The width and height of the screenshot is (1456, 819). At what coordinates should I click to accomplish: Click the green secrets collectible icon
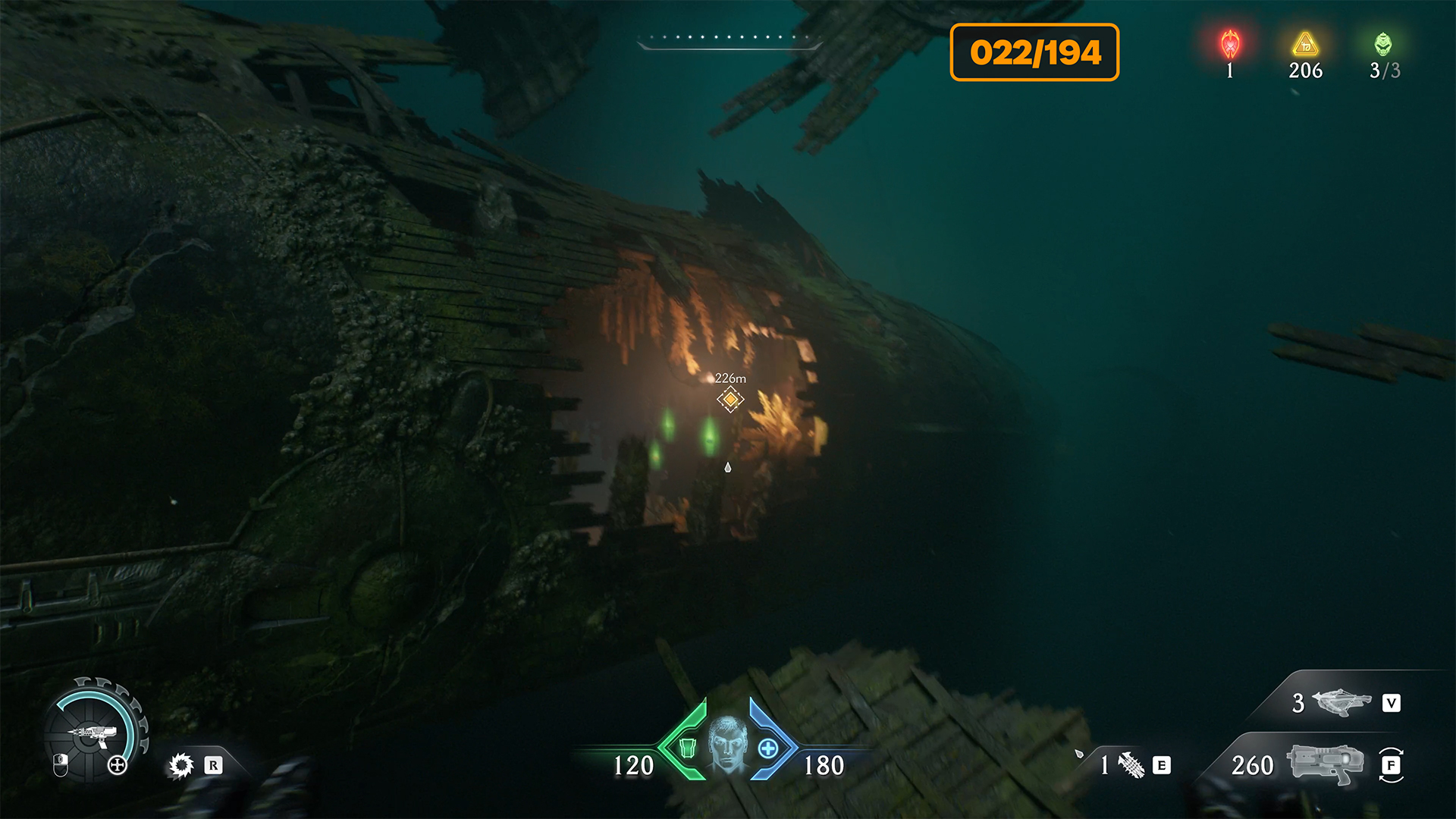[1383, 45]
